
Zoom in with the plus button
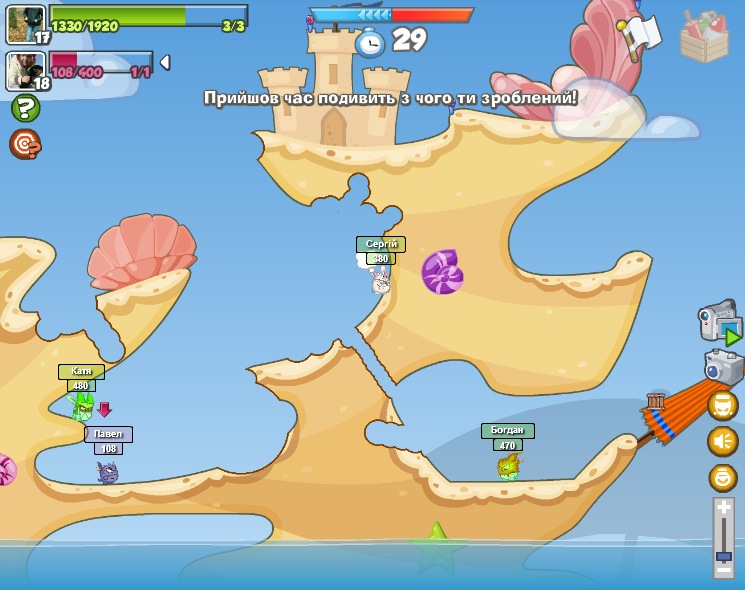coord(724,508)
